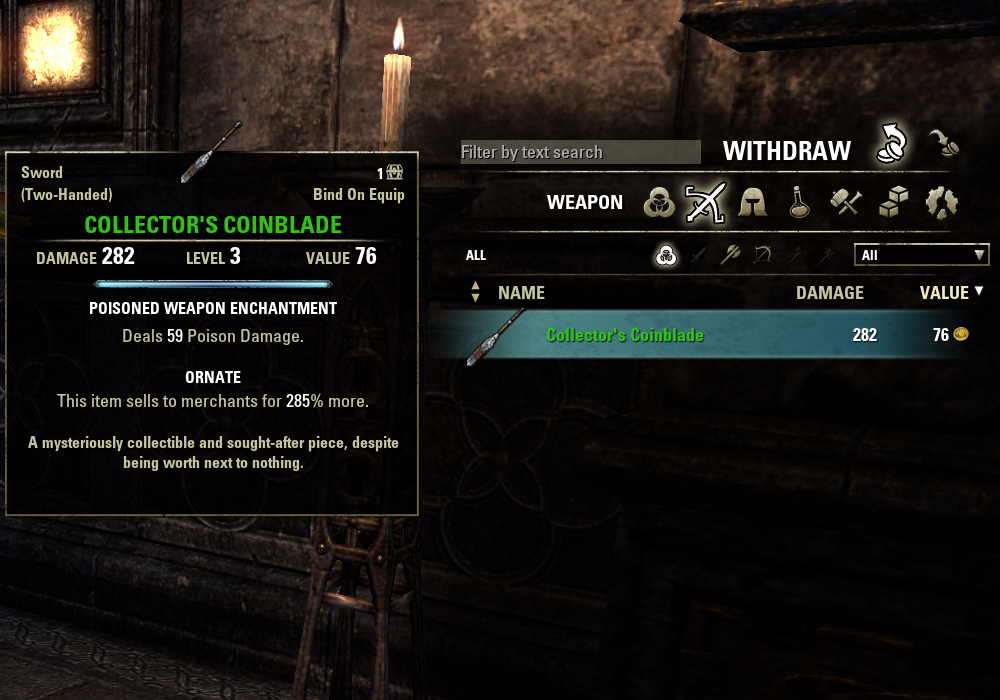Switch to the Deposit coins tab icon
Screen dimensions: 1000x700
[x=942, y=144]
